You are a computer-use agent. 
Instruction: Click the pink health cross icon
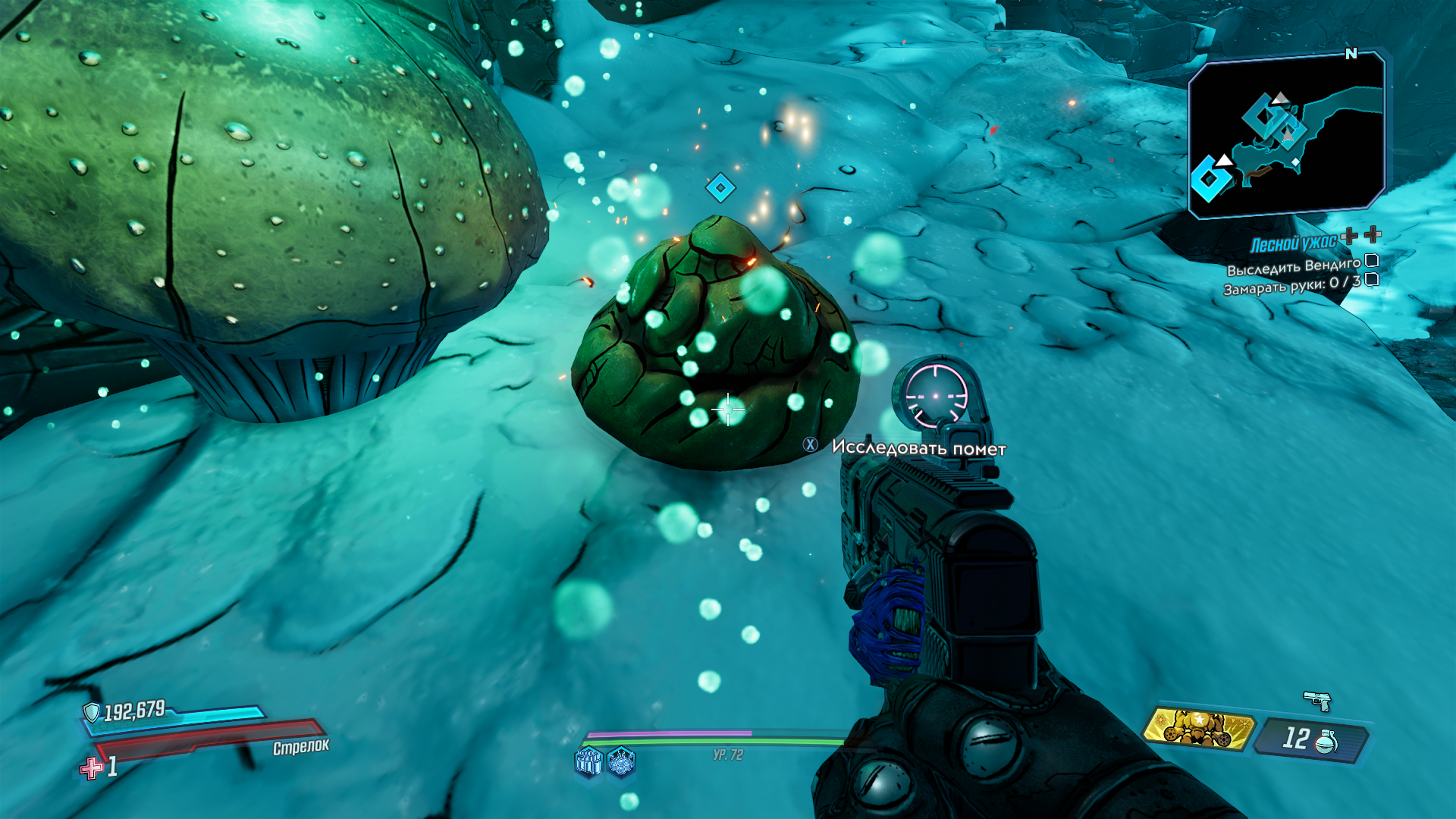[x=92, y=768]
